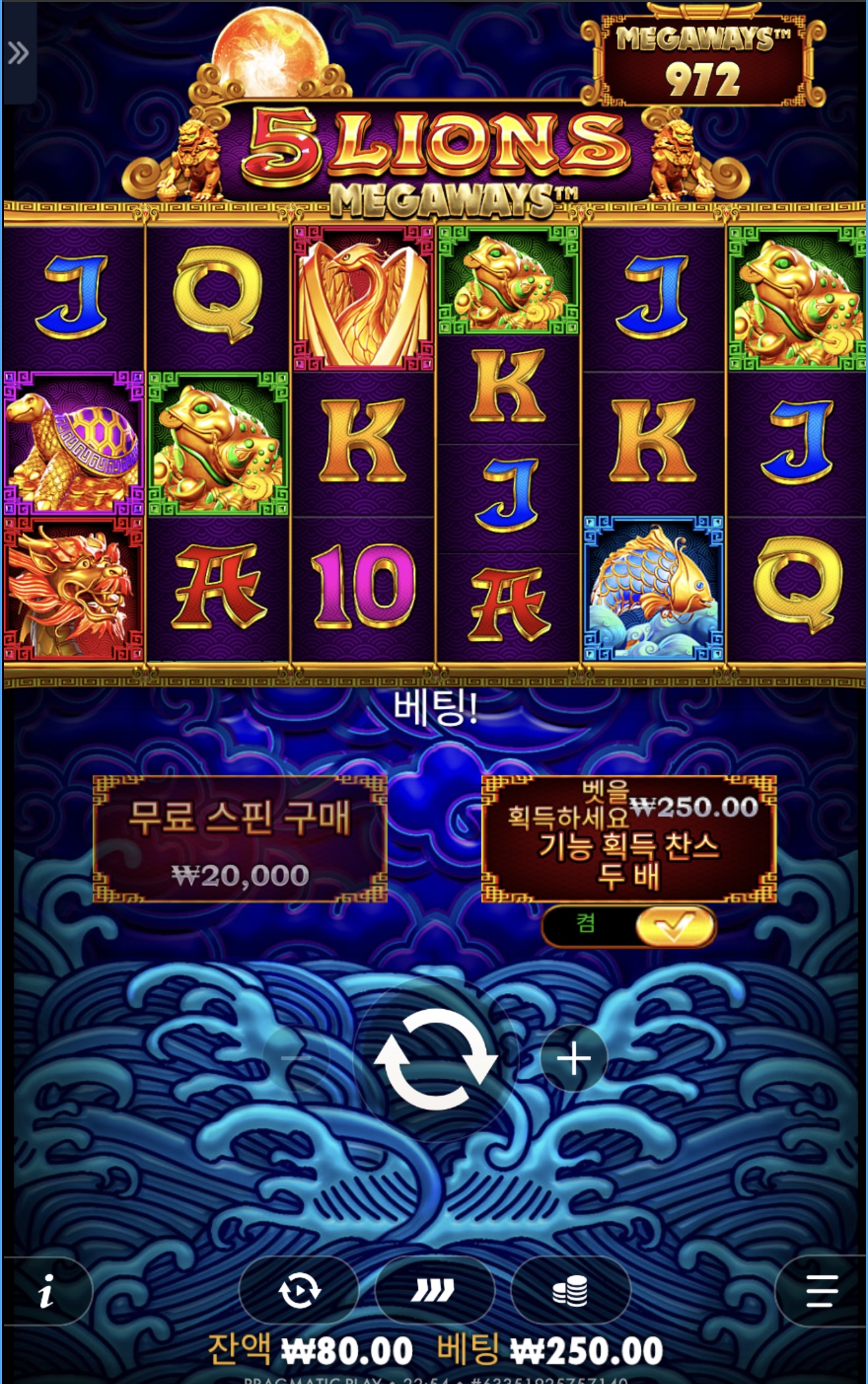The height and width of the screenshot is (1384, 868).
Task: Open autoplay settings via circular arrows icon
Action: tap(301, 1291)
